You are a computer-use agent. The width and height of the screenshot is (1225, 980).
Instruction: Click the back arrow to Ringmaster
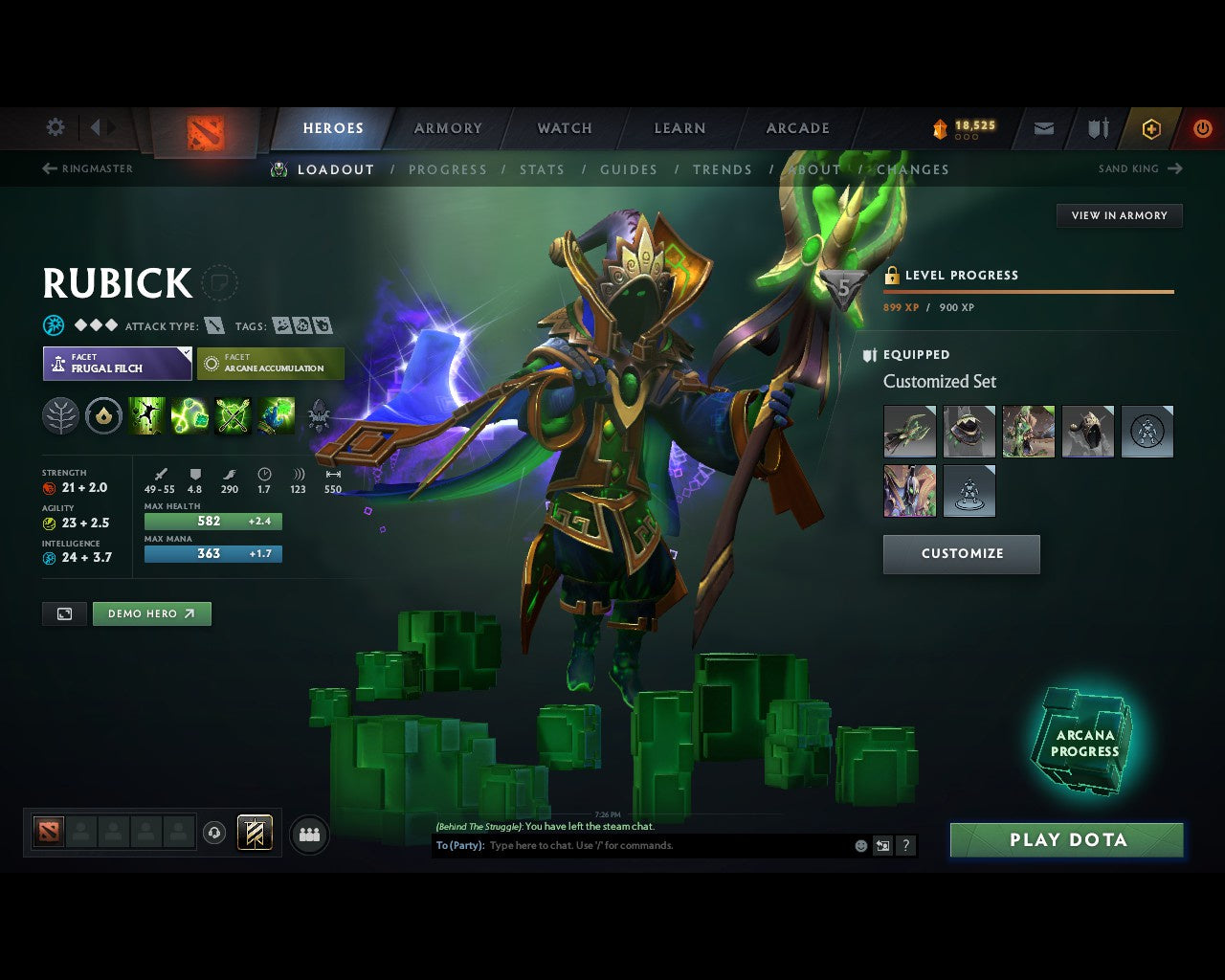[x=48, y=168]
